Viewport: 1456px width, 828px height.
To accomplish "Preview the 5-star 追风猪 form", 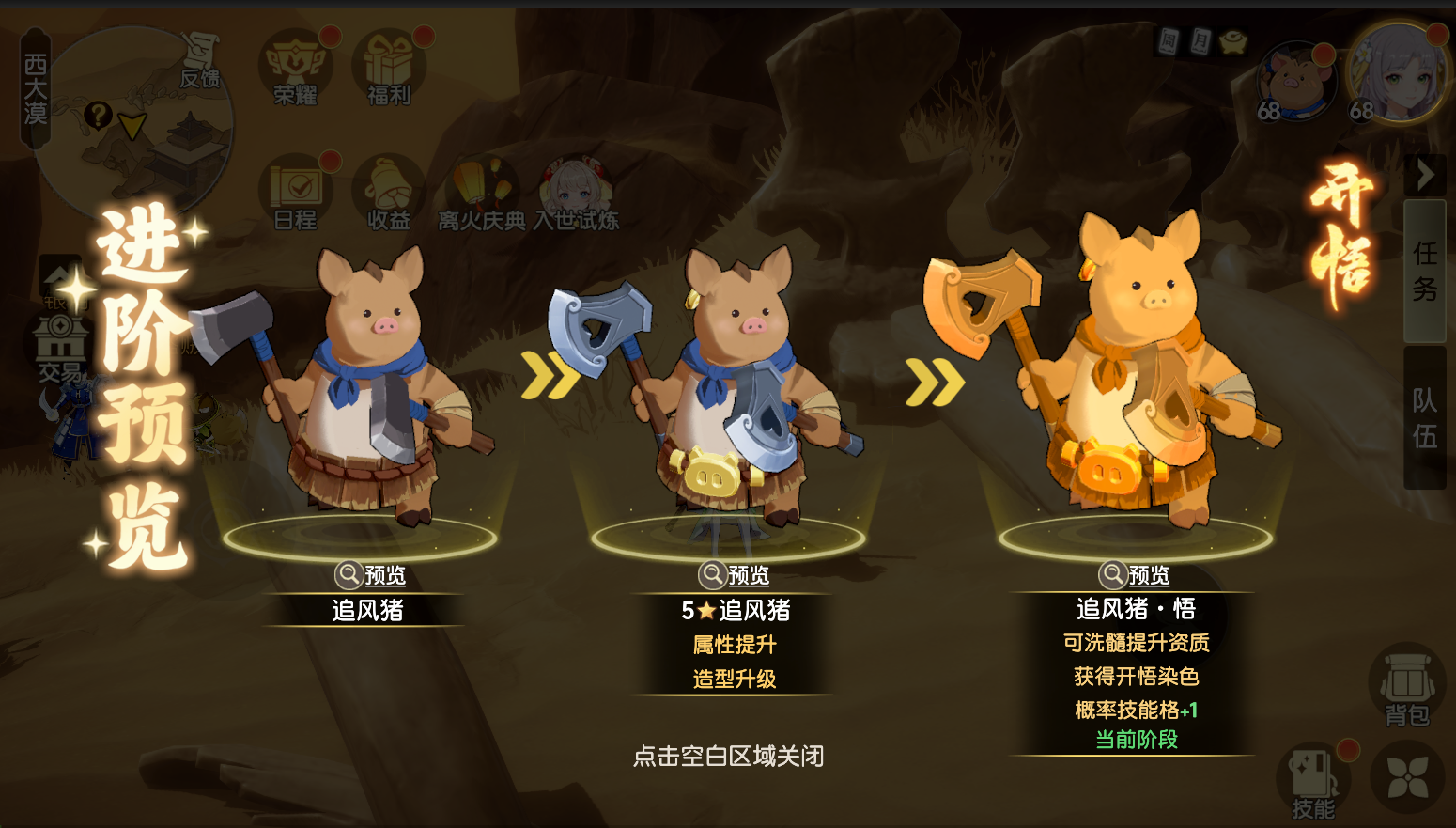I will (735, 574).
